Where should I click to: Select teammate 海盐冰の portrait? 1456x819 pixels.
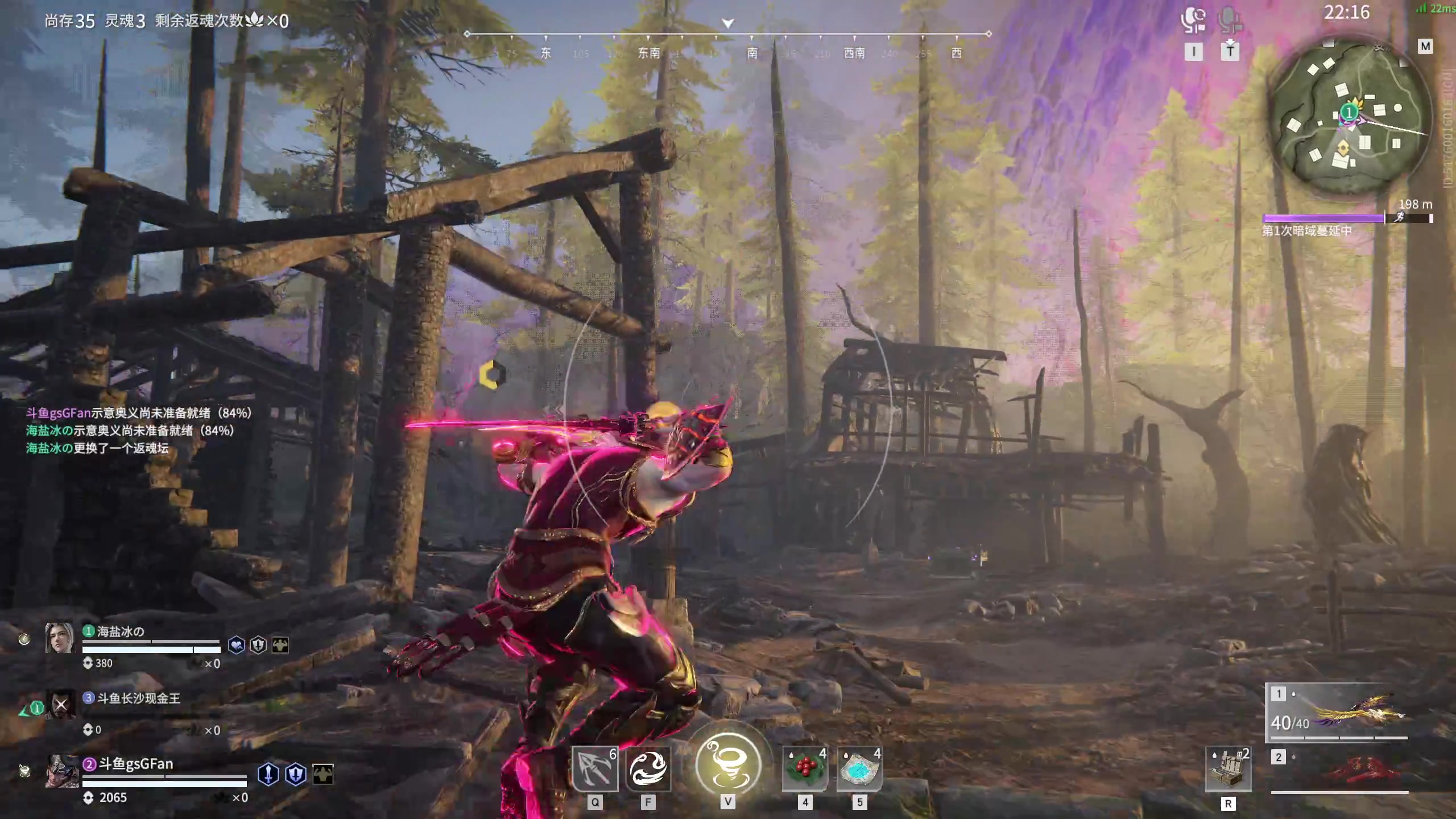pyautogui.click(x=60, y=638)
